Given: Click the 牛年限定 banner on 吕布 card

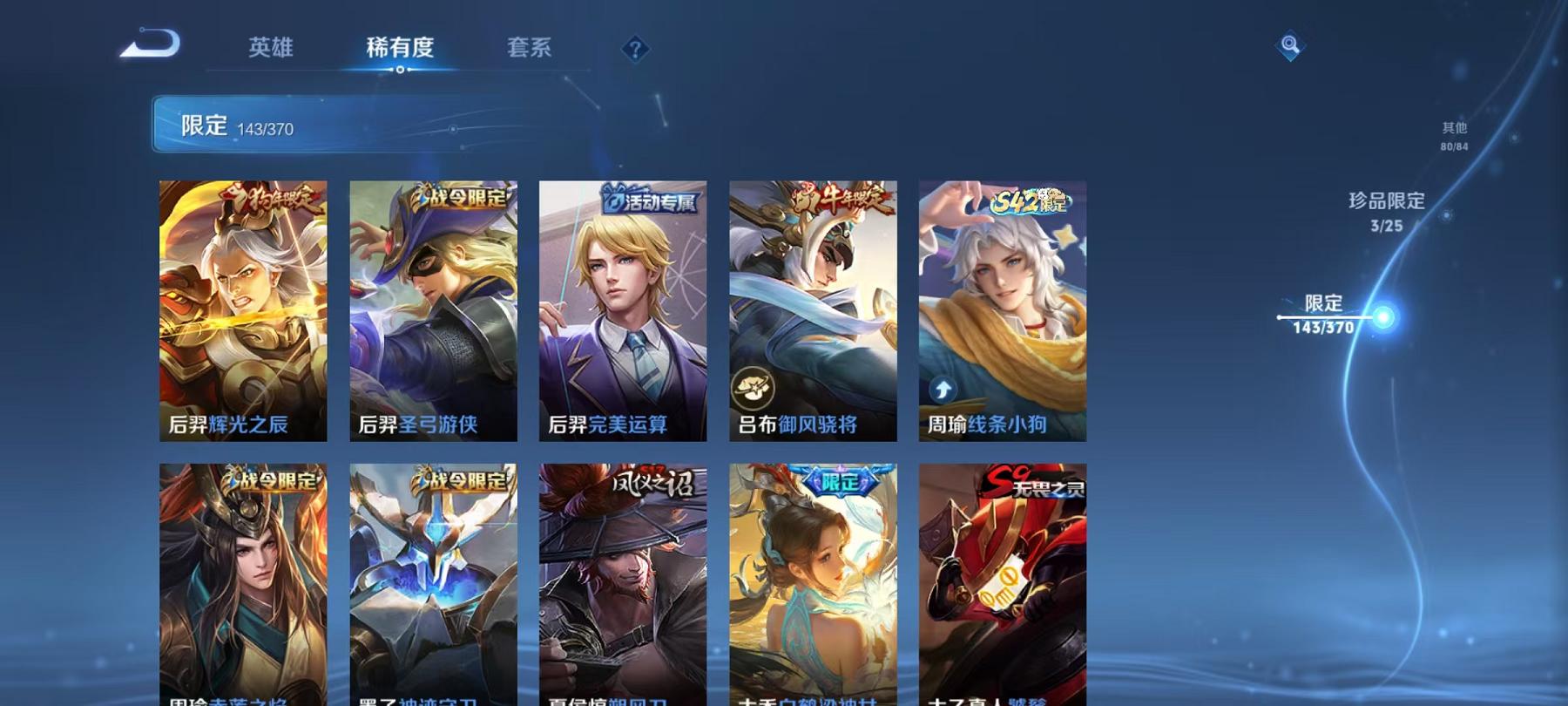Looking at the screenshot, I should click(834, 197).
